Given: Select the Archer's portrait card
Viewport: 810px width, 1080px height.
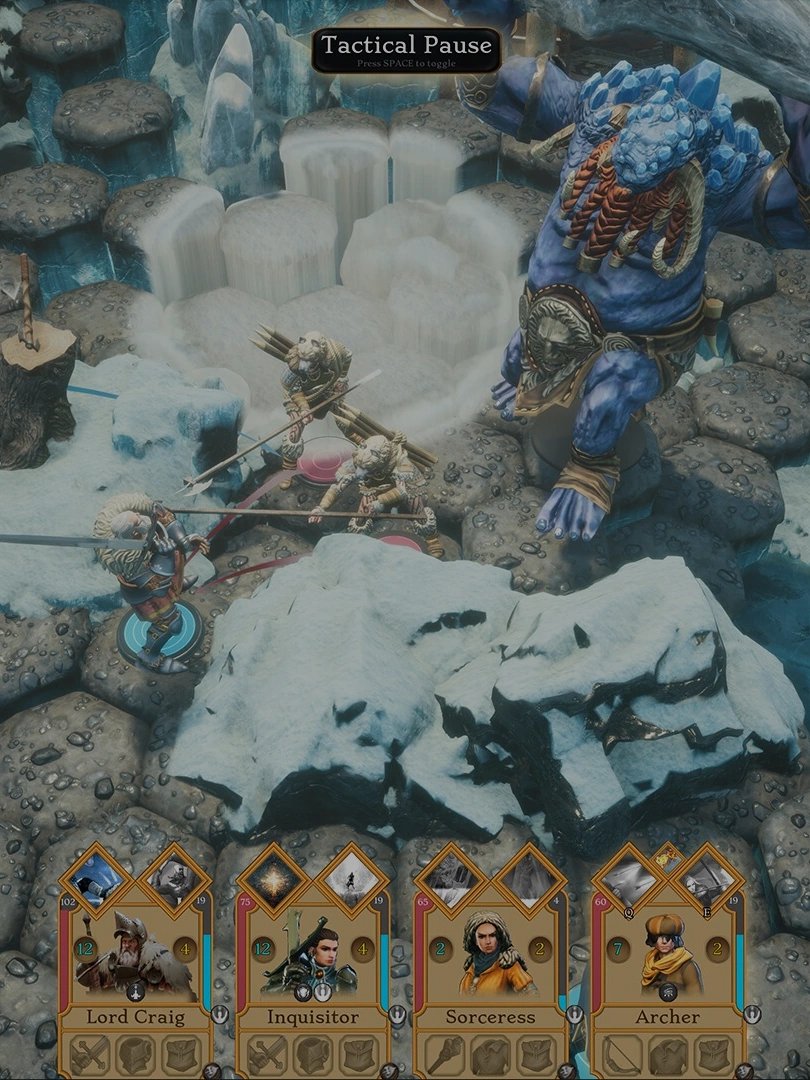Looking at the screenshot, I should (667, 955).
